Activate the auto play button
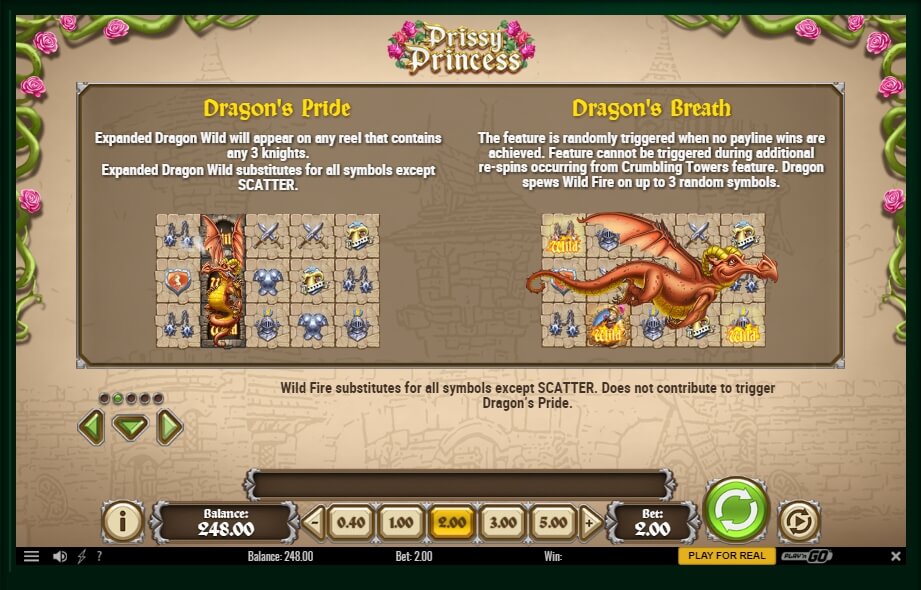This screenshot has height=590, width=921. tap(798, 521)
